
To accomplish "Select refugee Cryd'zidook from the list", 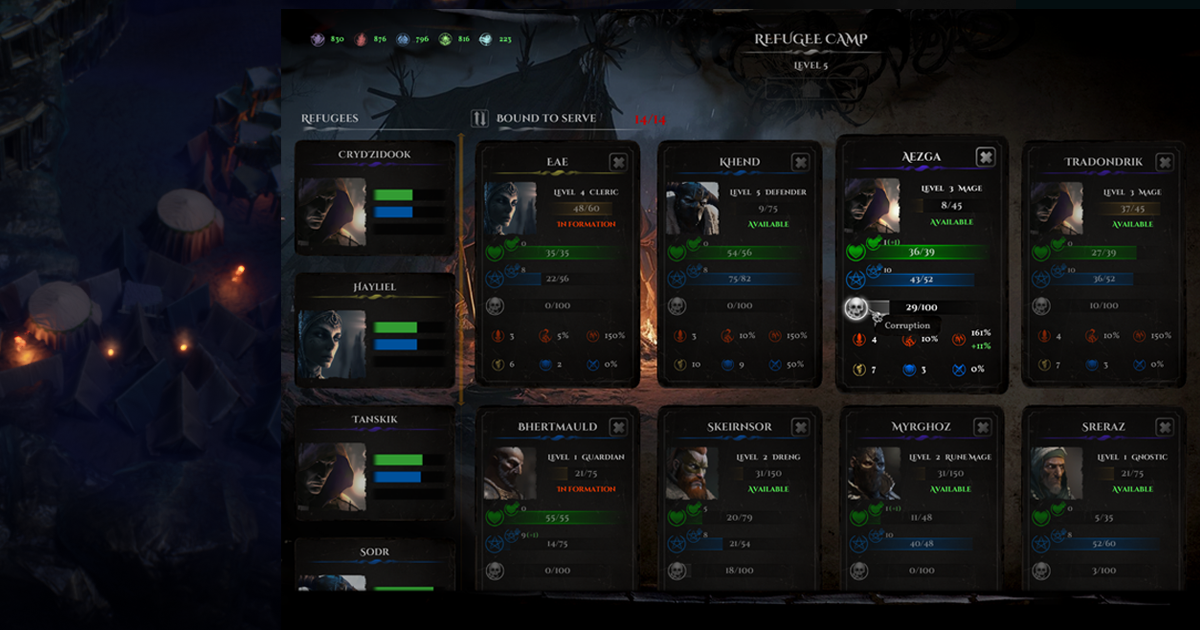I will pyautogui.click(x=375, y=197).
